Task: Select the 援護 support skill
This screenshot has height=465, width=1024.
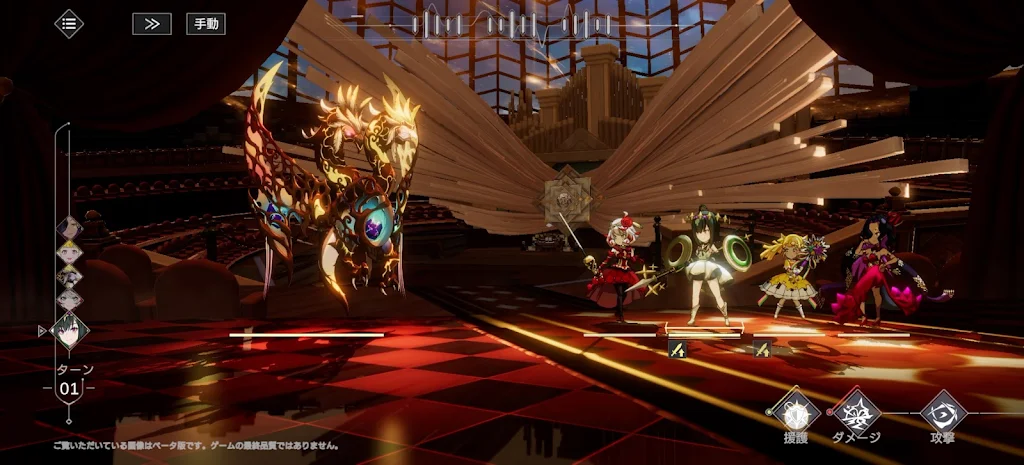Action: [795, 411]
